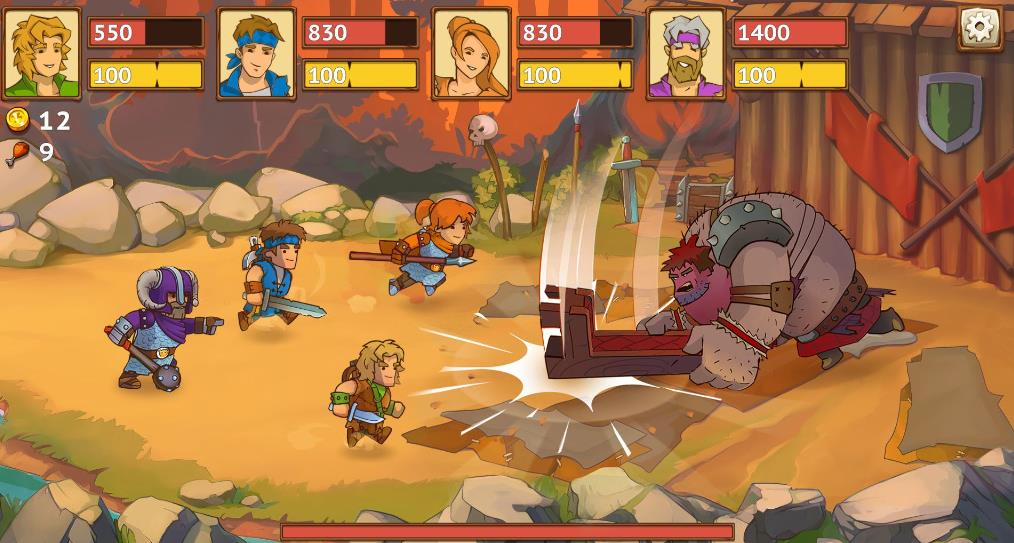The image size is (1014, 543).
Task: Open the gear settings menu
Action: (979, 27)
